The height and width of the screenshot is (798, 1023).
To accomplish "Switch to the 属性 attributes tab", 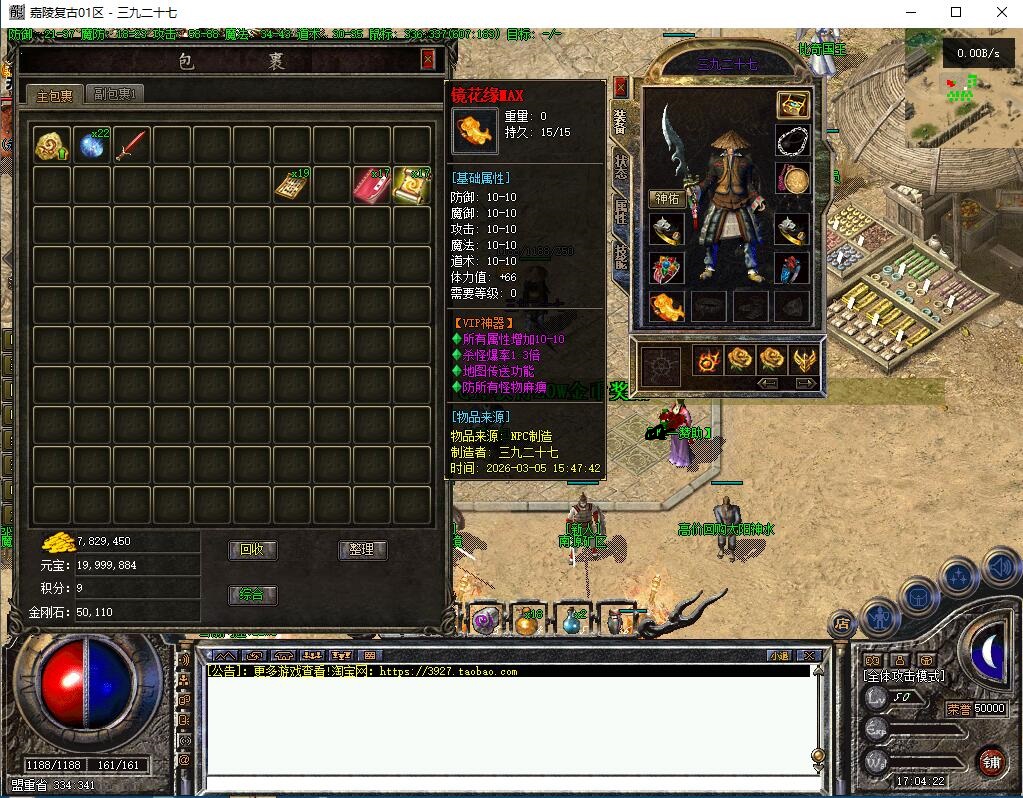I will pos(620,212).
